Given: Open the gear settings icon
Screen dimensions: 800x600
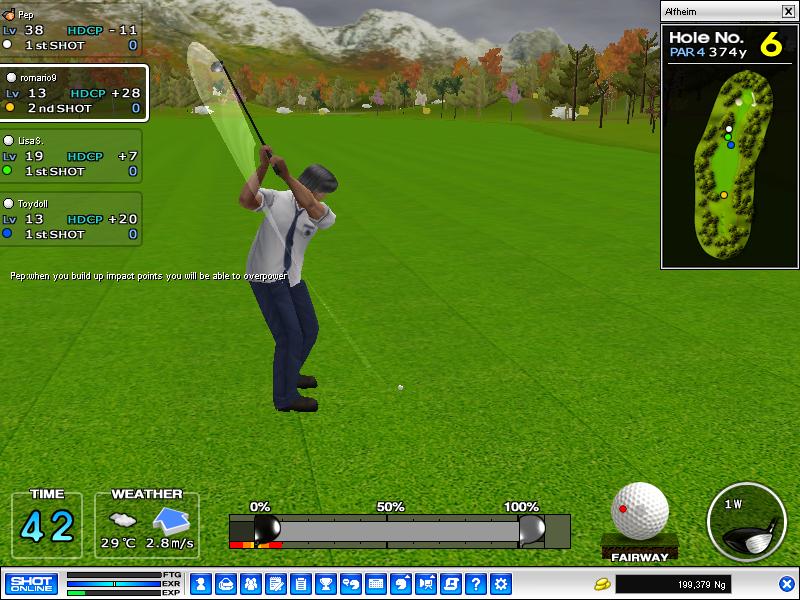Looking at the screenshot, I should coord(501,583).
